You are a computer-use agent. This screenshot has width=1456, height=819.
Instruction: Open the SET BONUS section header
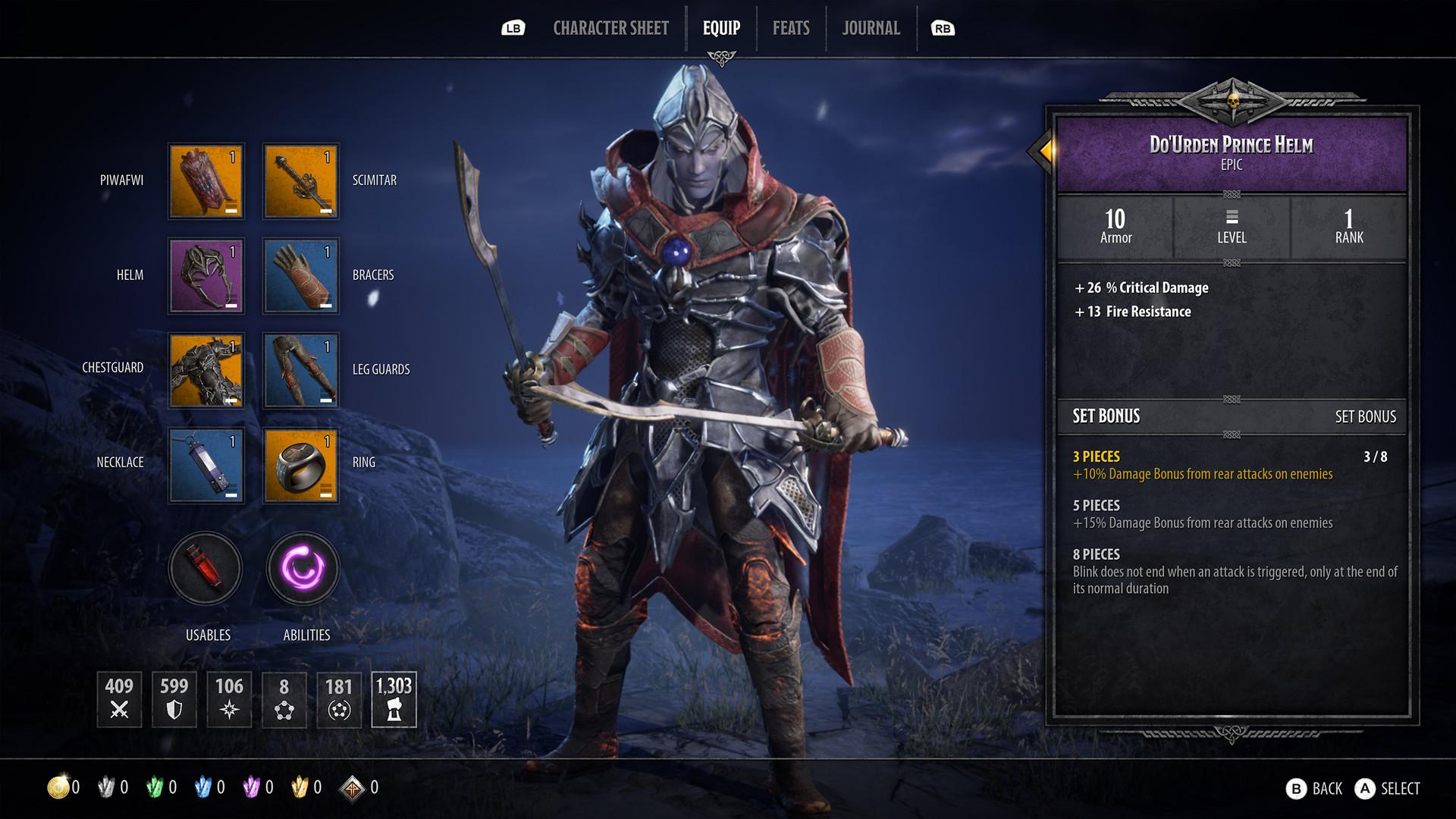pos(1107,416)
